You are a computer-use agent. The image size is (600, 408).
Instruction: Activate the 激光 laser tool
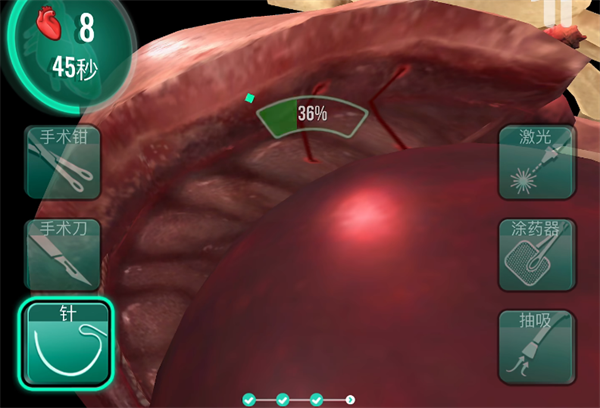[538, 162]
